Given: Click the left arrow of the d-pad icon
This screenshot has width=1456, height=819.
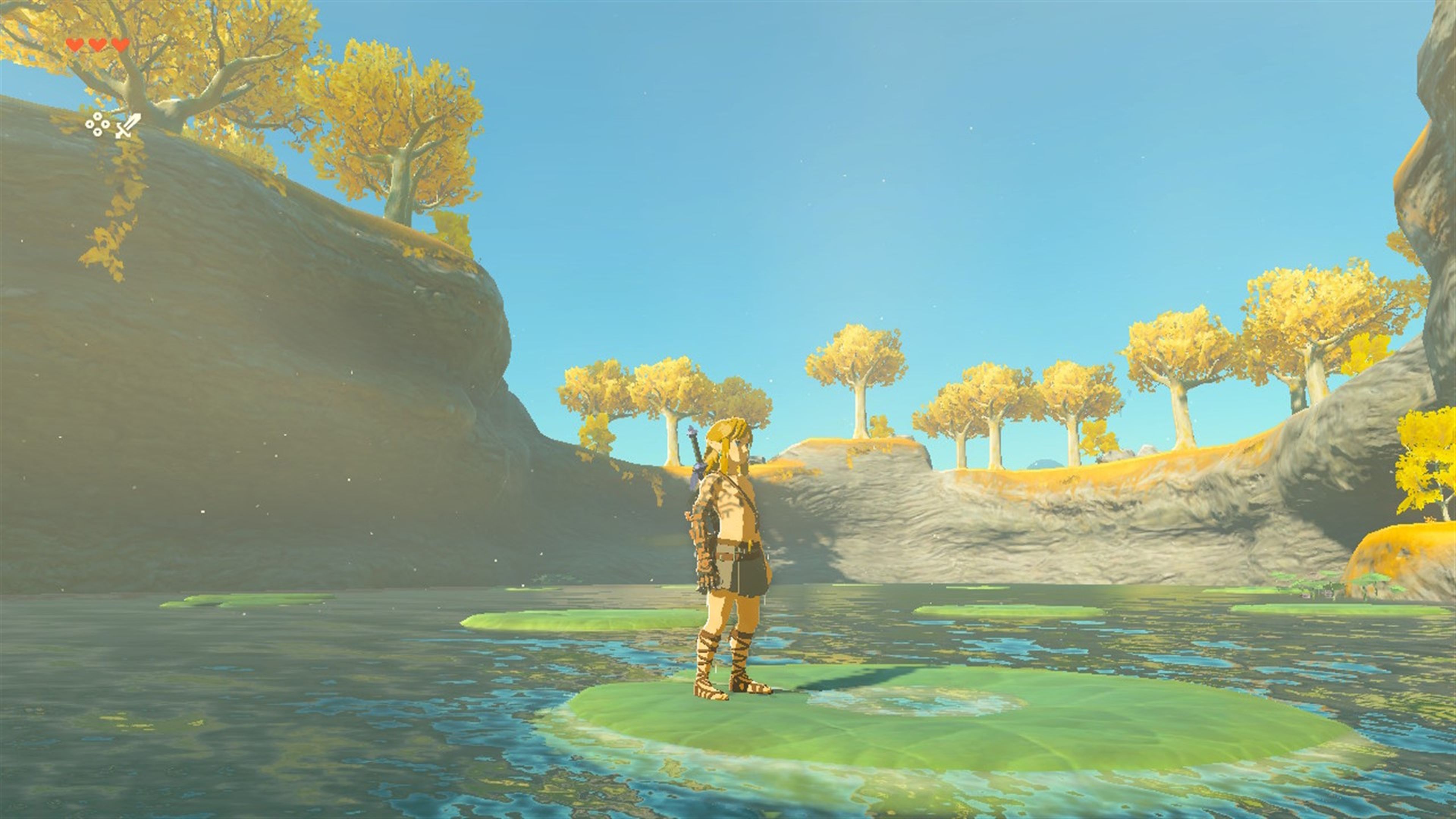Looking at the screenshot, I should [89, 125].
